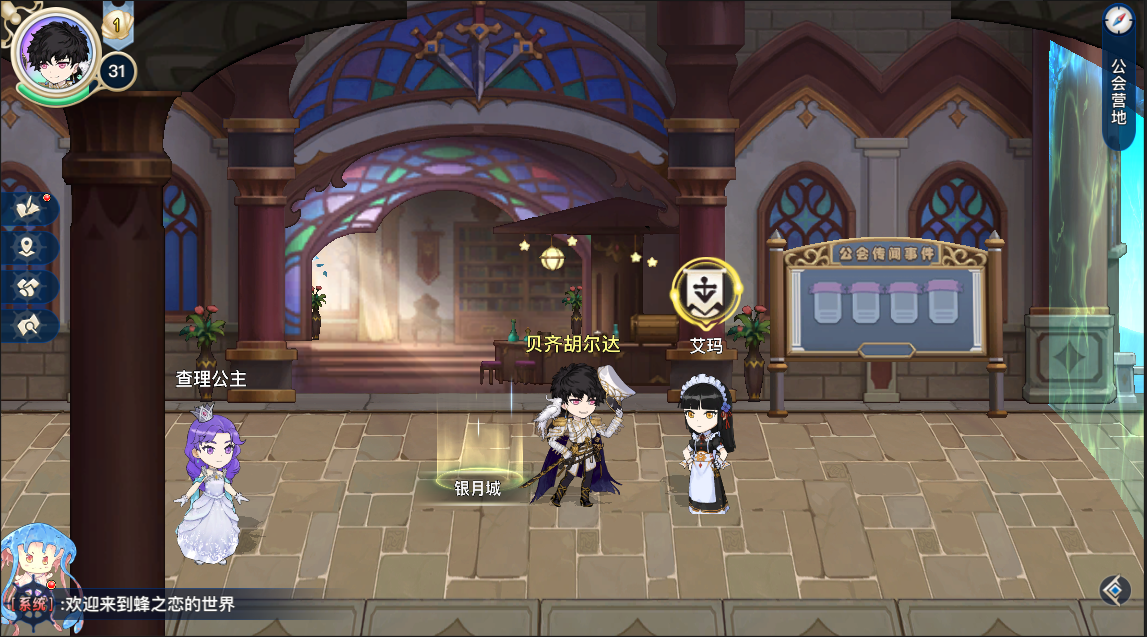Open the player avatar profile
The image size is (1147, 637).
pyautogui.click(x=55, y=50)
